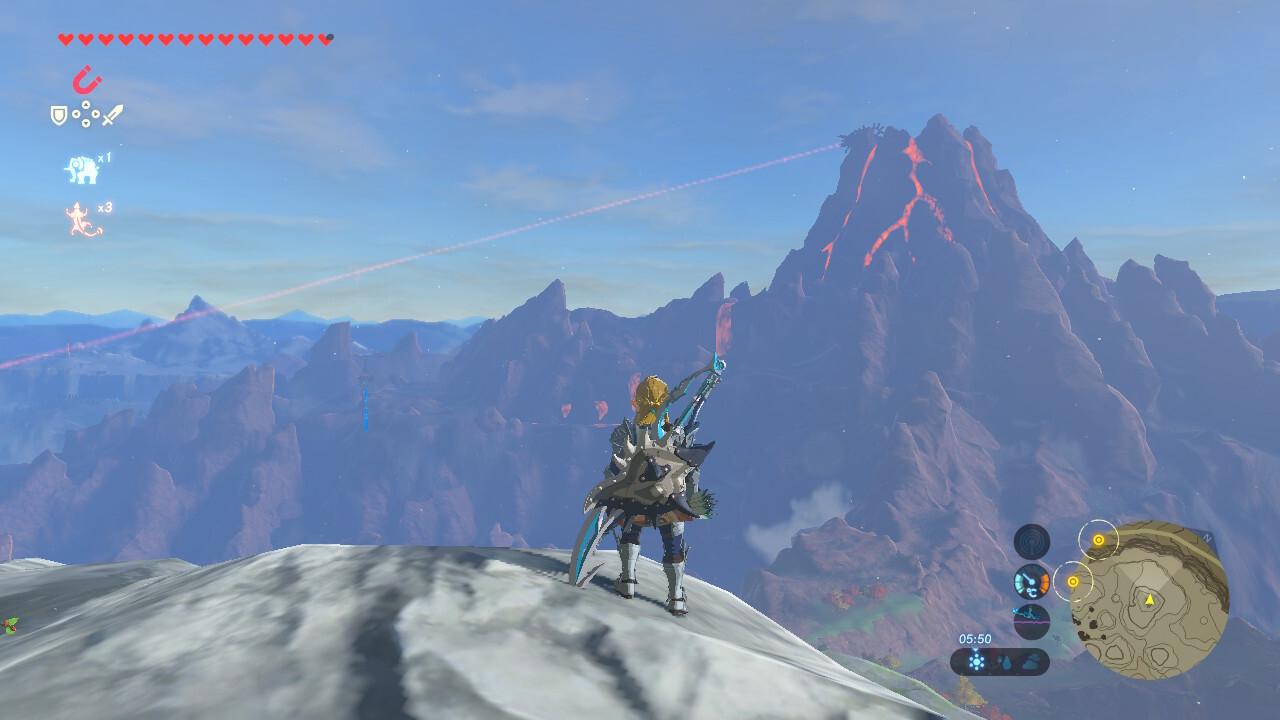Viewport: 1280px width, 720px height.
Task: Click the Sheikah Sensor signal icon
Action: (1031, 542)
